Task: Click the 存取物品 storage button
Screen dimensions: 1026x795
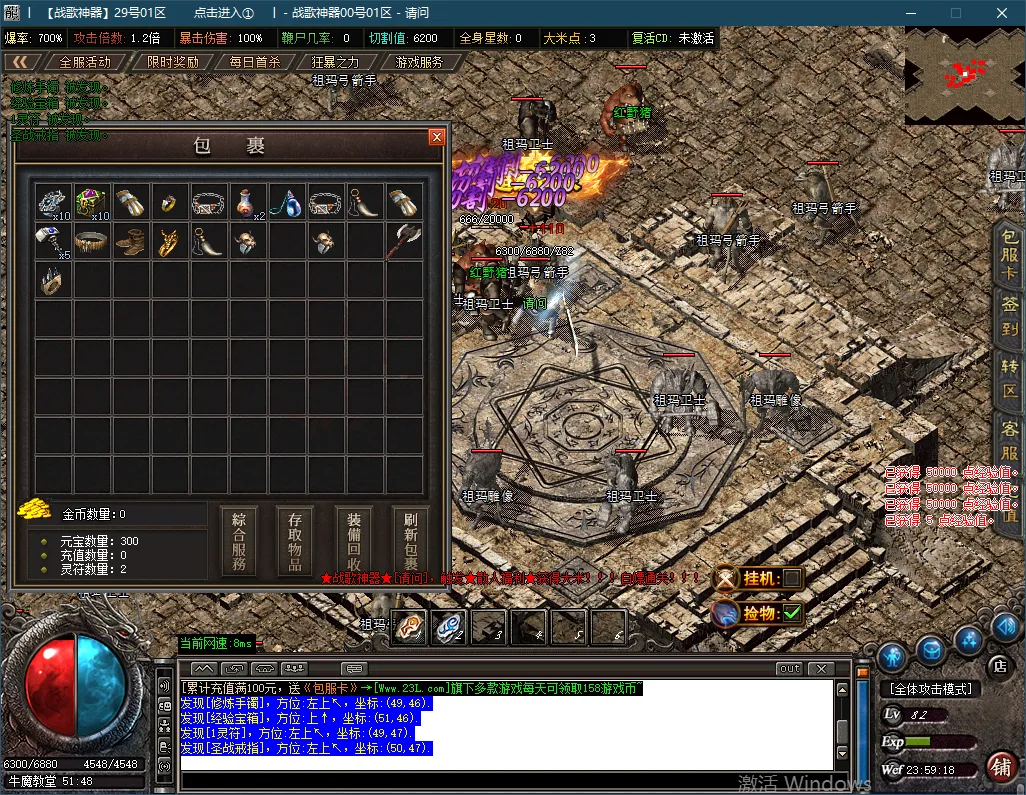Action: click(296, 541)
